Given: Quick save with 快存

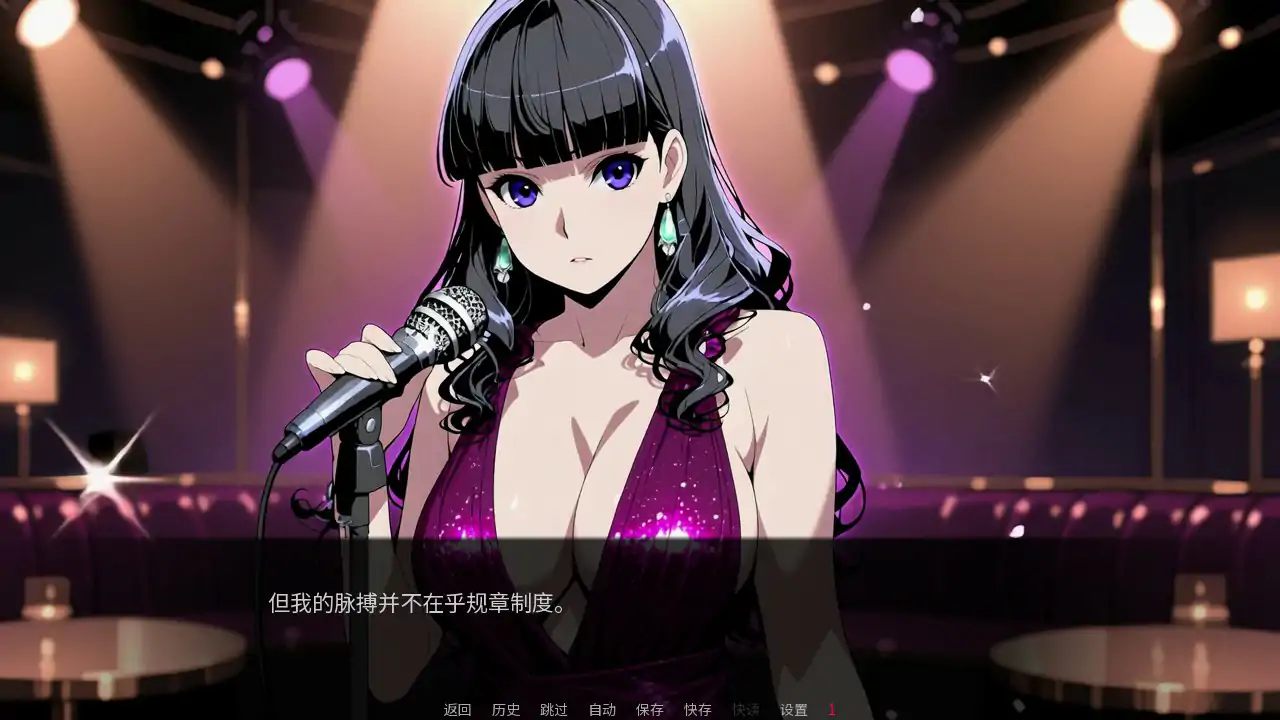Looking at the screenshot, I should (696, 710).
